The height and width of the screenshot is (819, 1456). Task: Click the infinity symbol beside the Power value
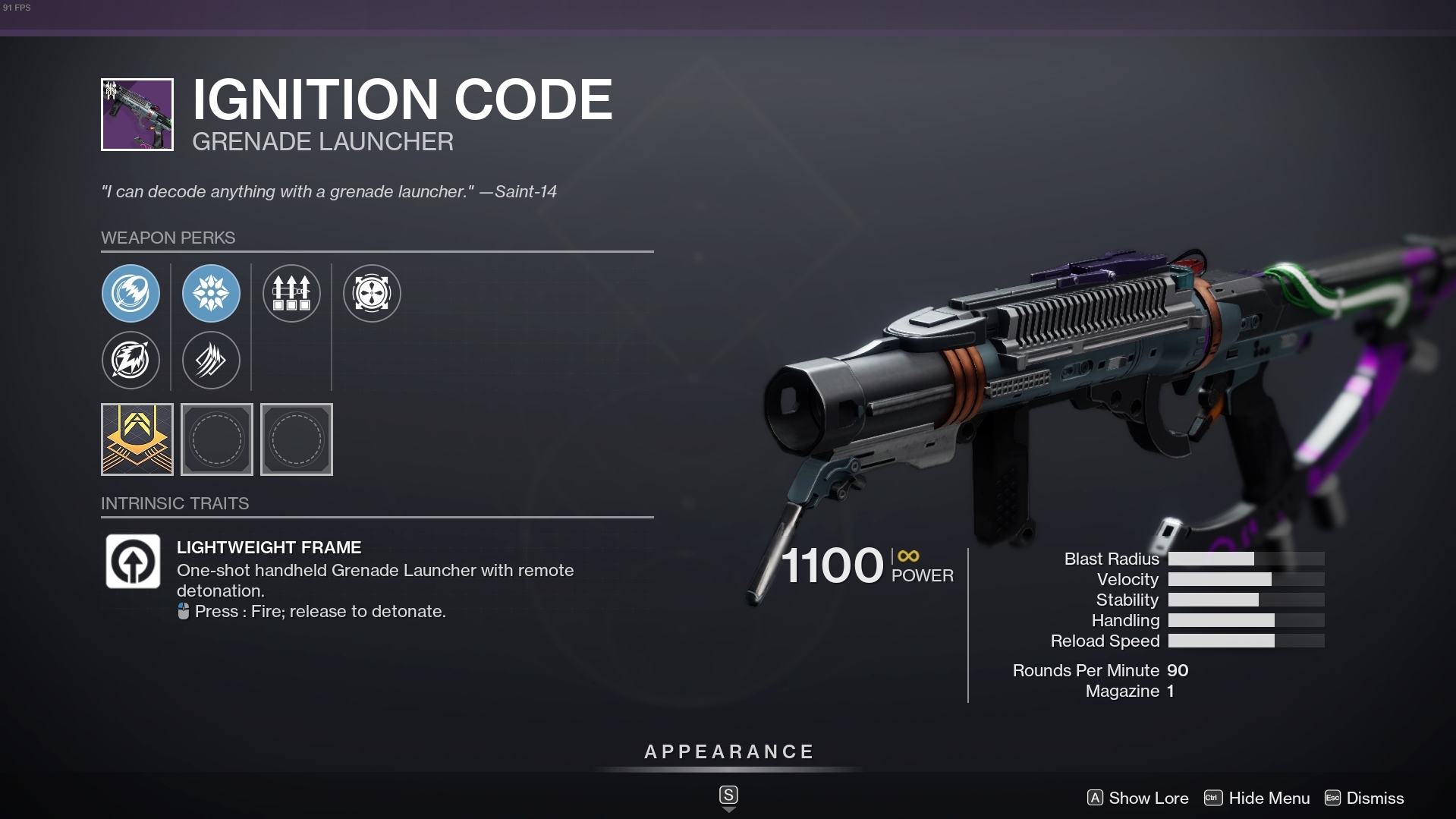[907, 554]
